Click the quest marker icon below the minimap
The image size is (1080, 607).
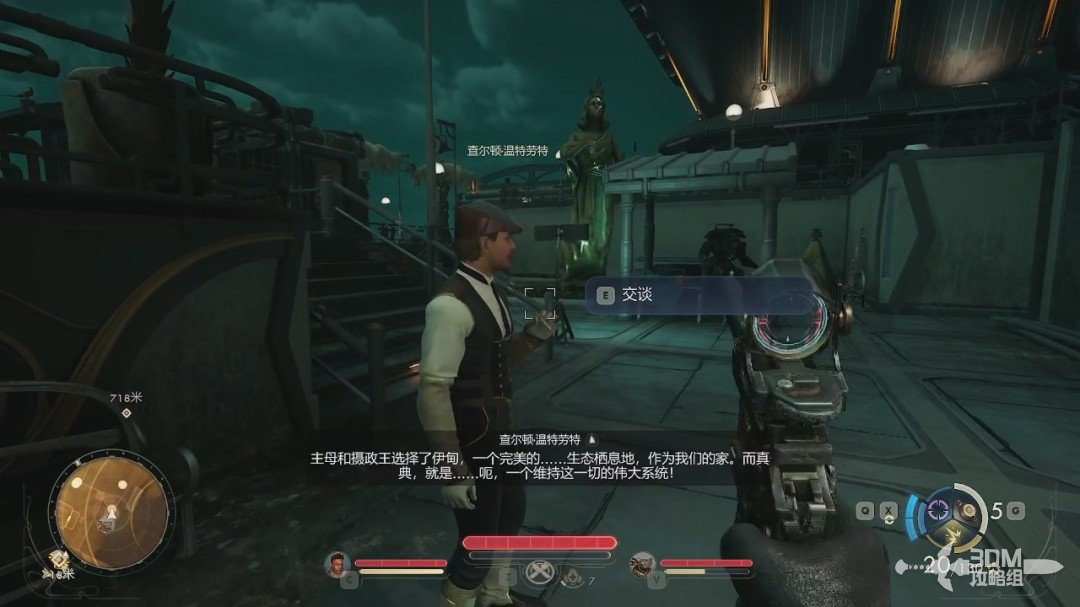pyautogui.click(x=60, y=560)
